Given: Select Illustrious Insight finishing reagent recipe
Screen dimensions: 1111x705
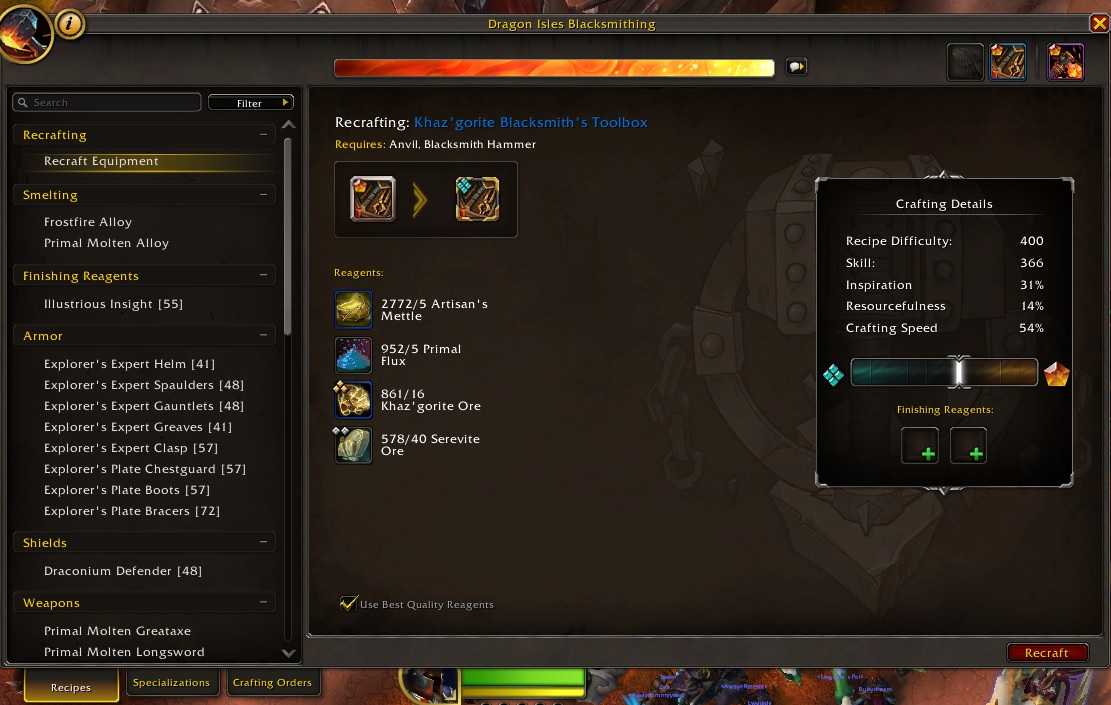Looking at the screenshot, I should coord(113,304).
